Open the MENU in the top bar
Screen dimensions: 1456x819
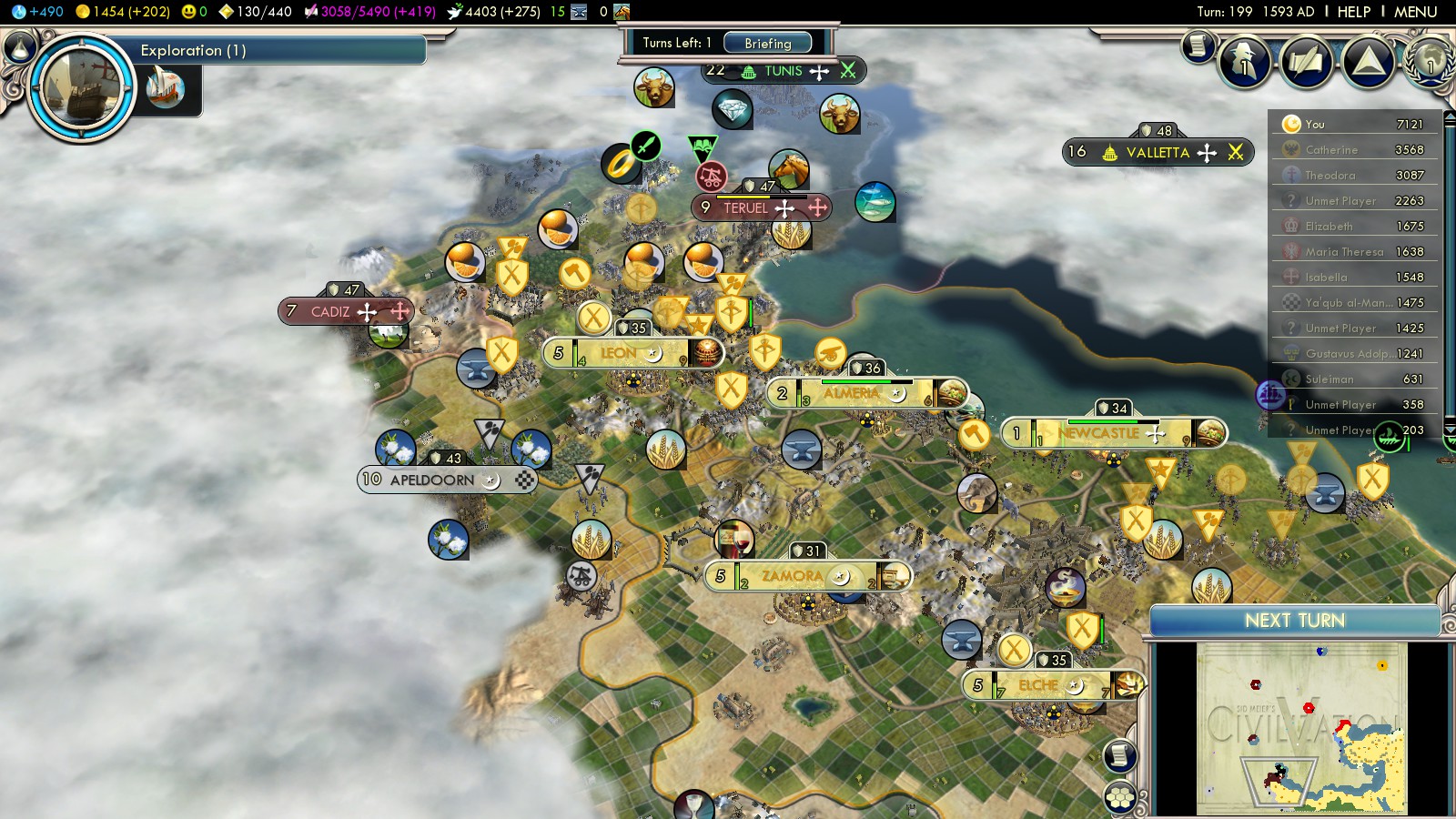coord(1416,12)
